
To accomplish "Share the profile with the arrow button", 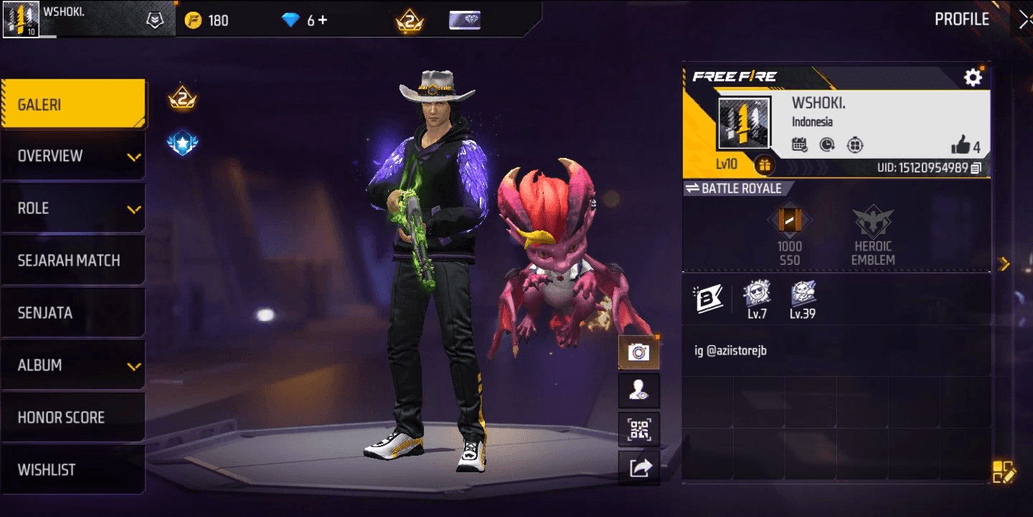I will point(638,467).
